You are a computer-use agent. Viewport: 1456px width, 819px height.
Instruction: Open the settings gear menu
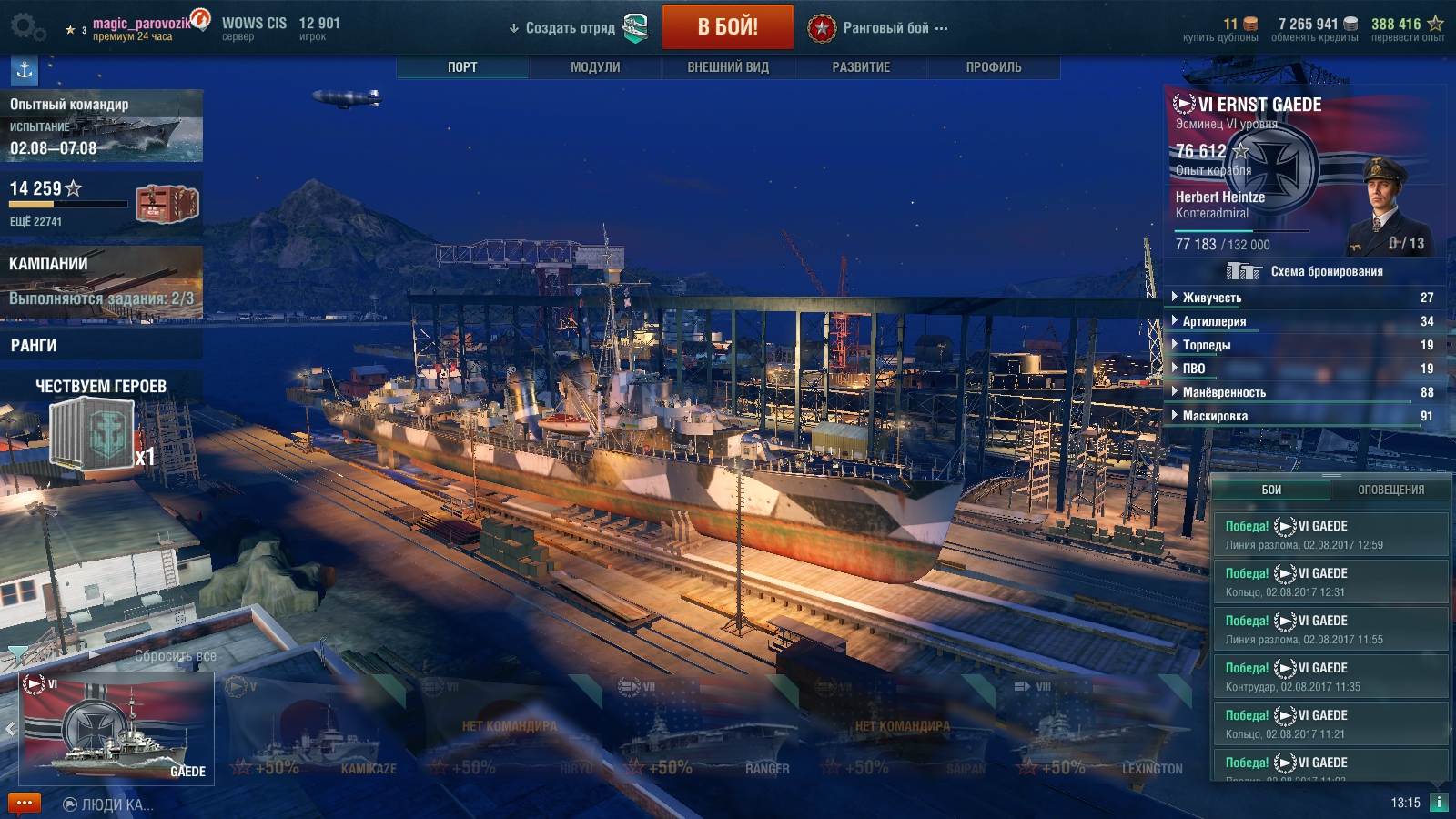tap(26, 27)
